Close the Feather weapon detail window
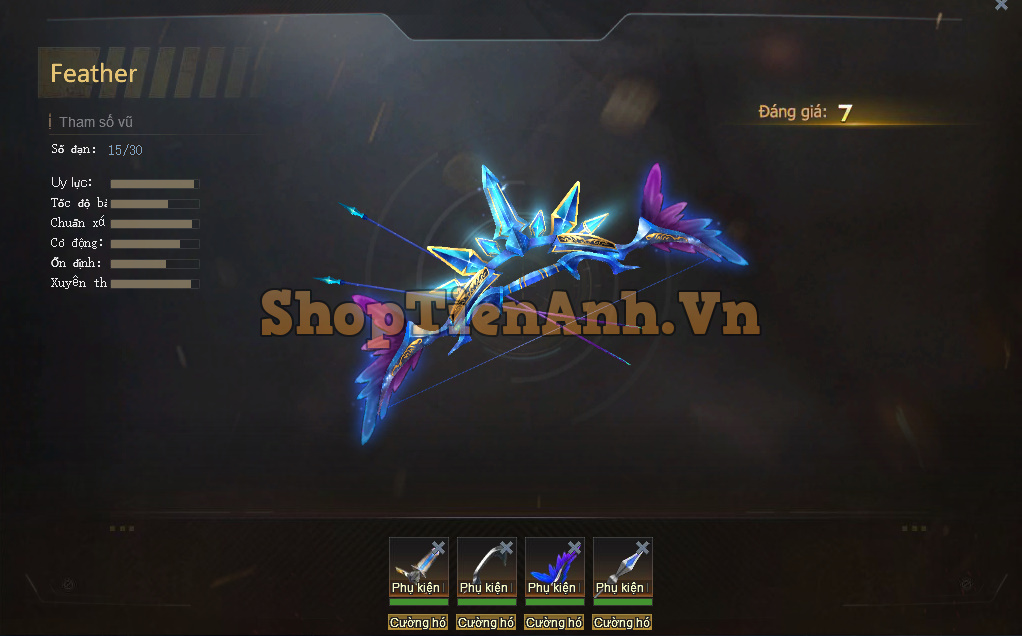 1001,5
